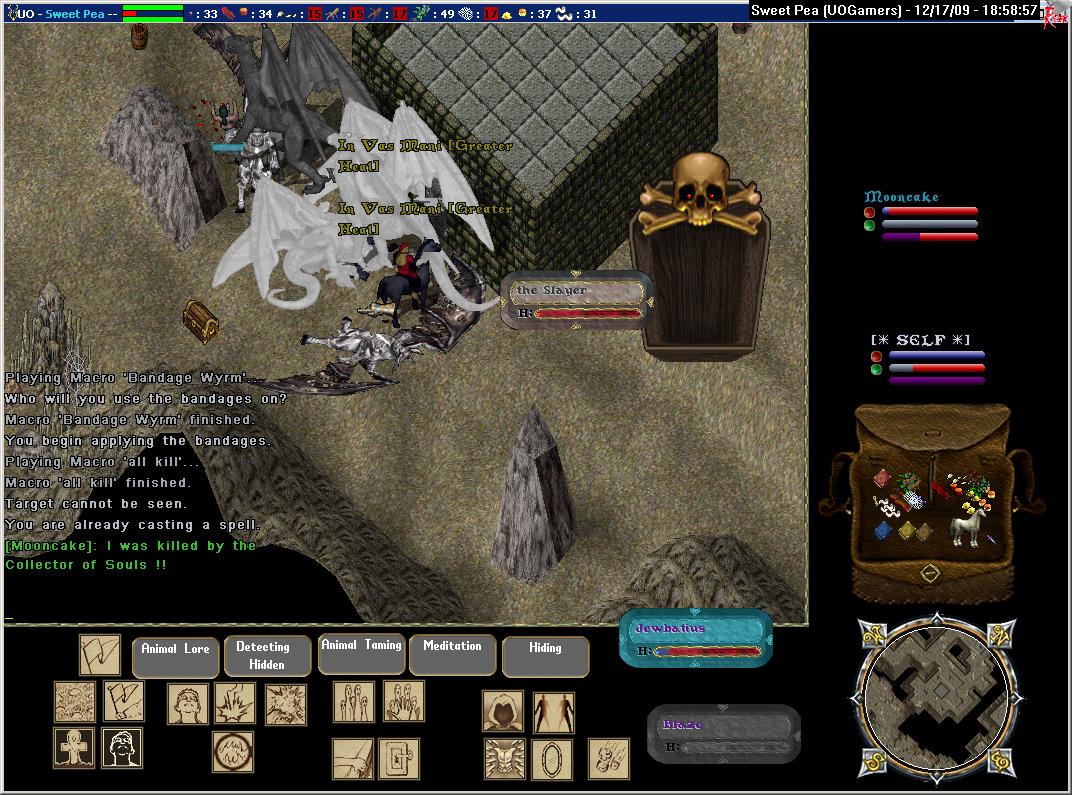
Task: Select the Mooncake party status bar
Action: click(920, 216)
